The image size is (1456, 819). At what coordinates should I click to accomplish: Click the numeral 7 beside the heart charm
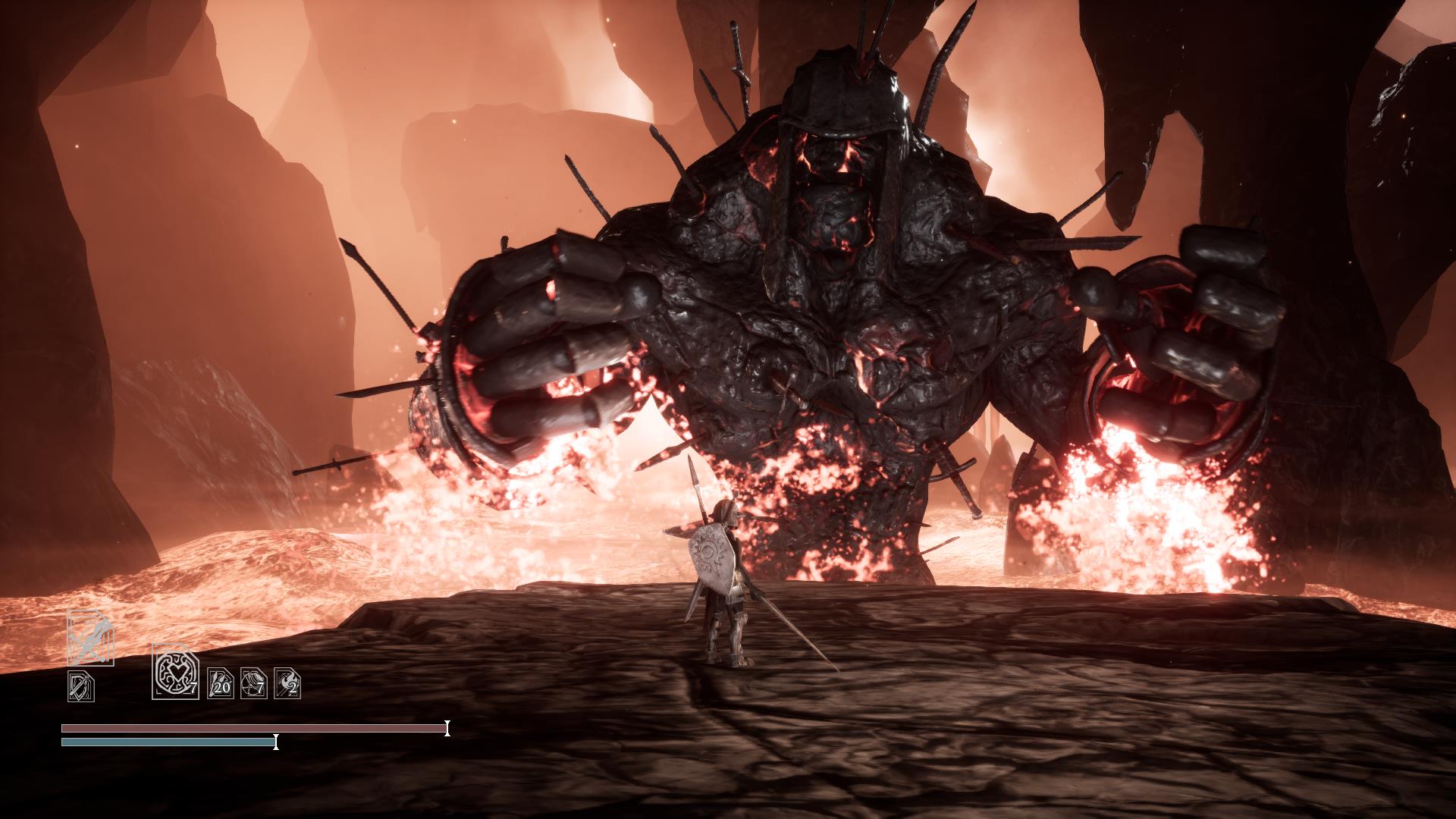click(193, 688)
